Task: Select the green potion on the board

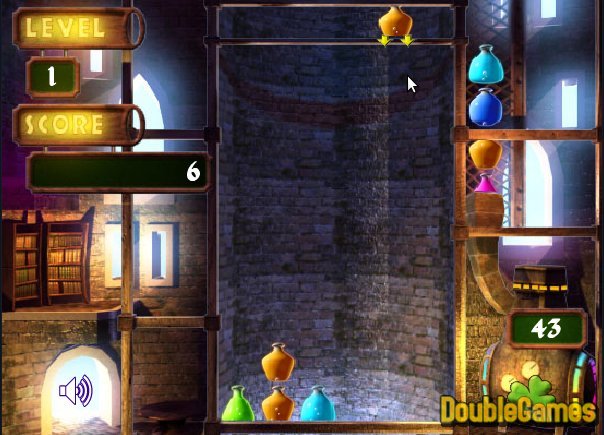Action: coord(236,403)
